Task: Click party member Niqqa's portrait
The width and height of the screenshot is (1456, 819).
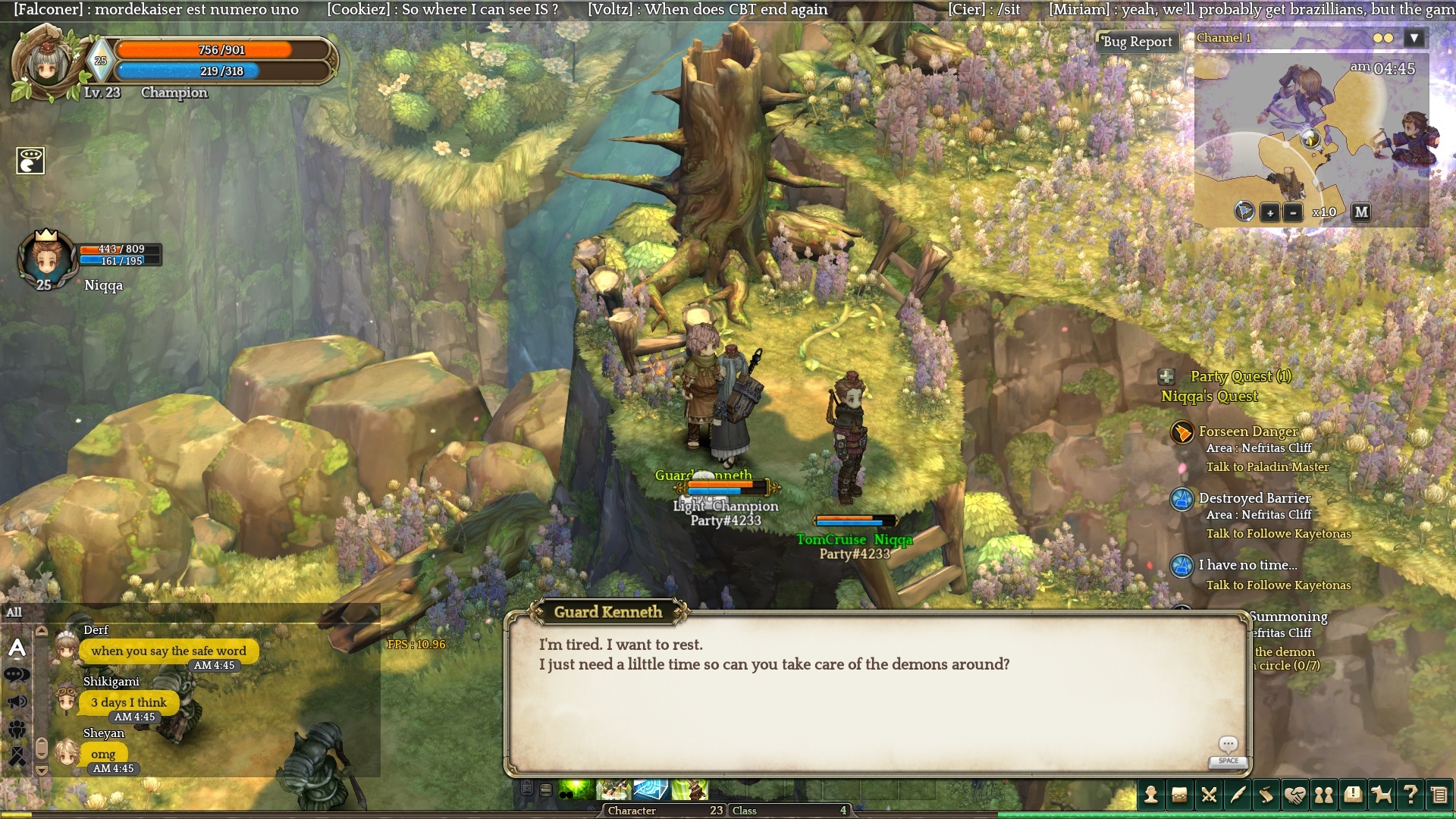Action: [47, 259]
